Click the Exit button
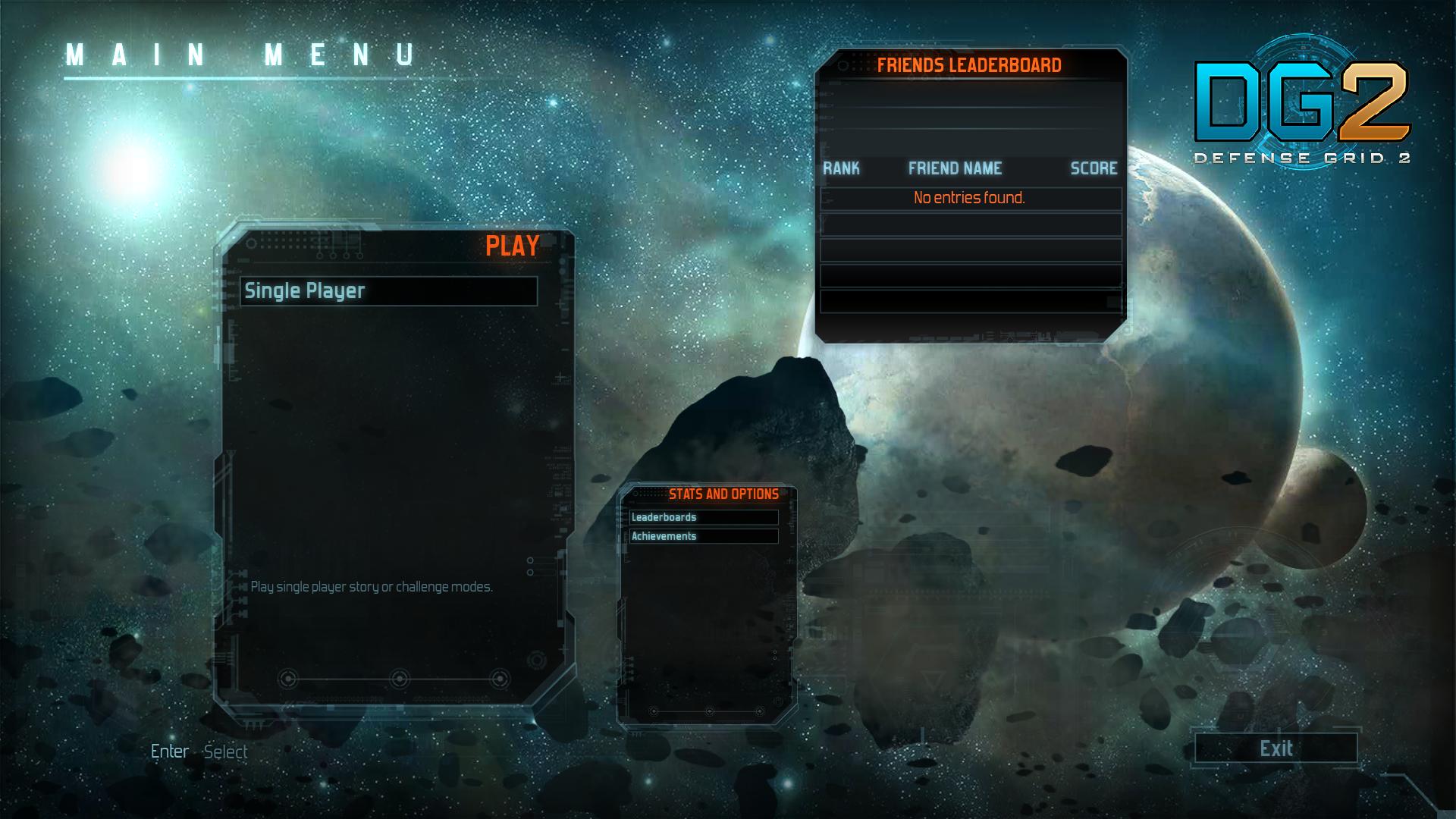Screen dimensions: 1456x819 1275,749
